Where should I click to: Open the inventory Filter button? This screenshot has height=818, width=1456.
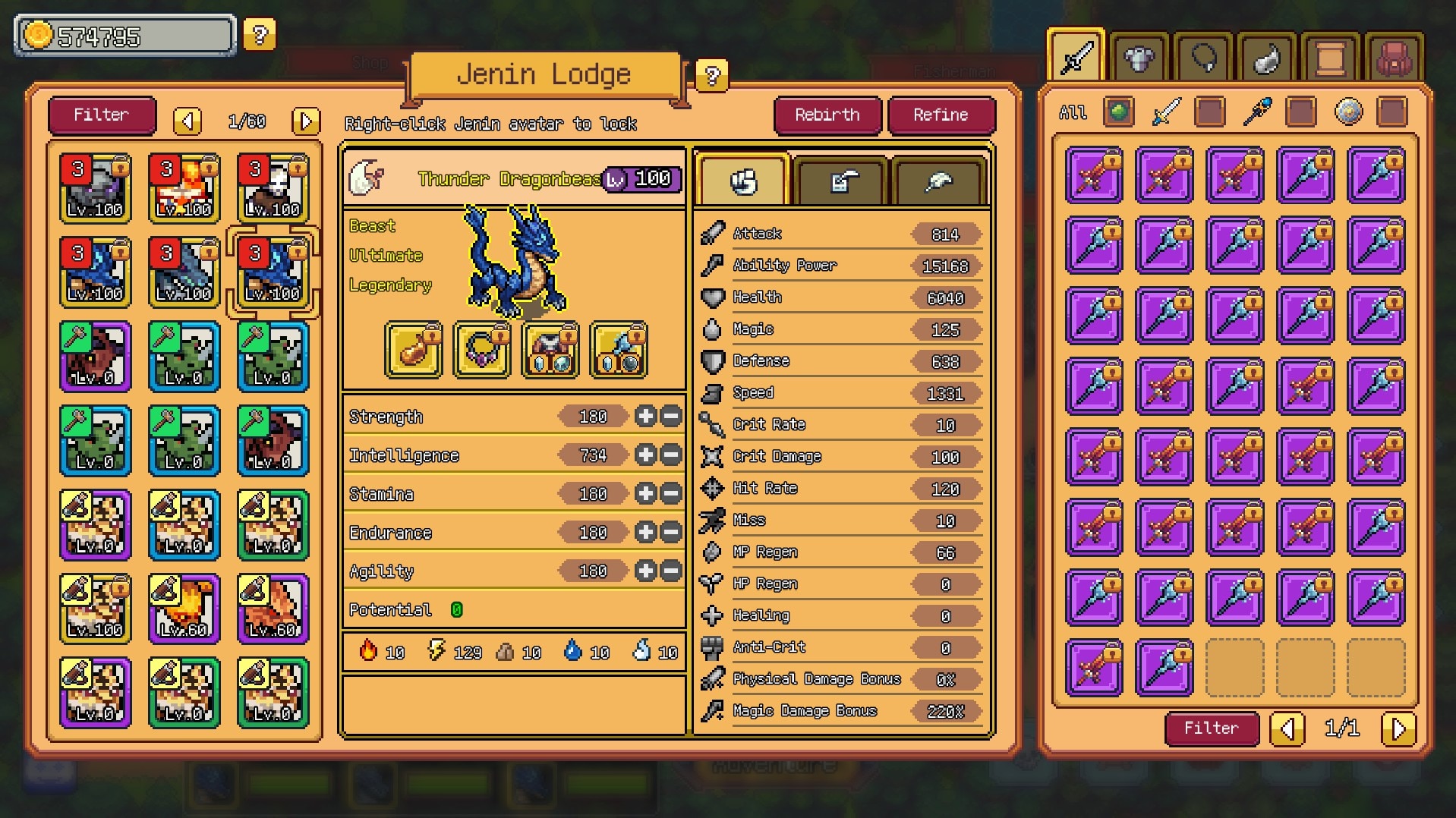[x=1211, y=728]
